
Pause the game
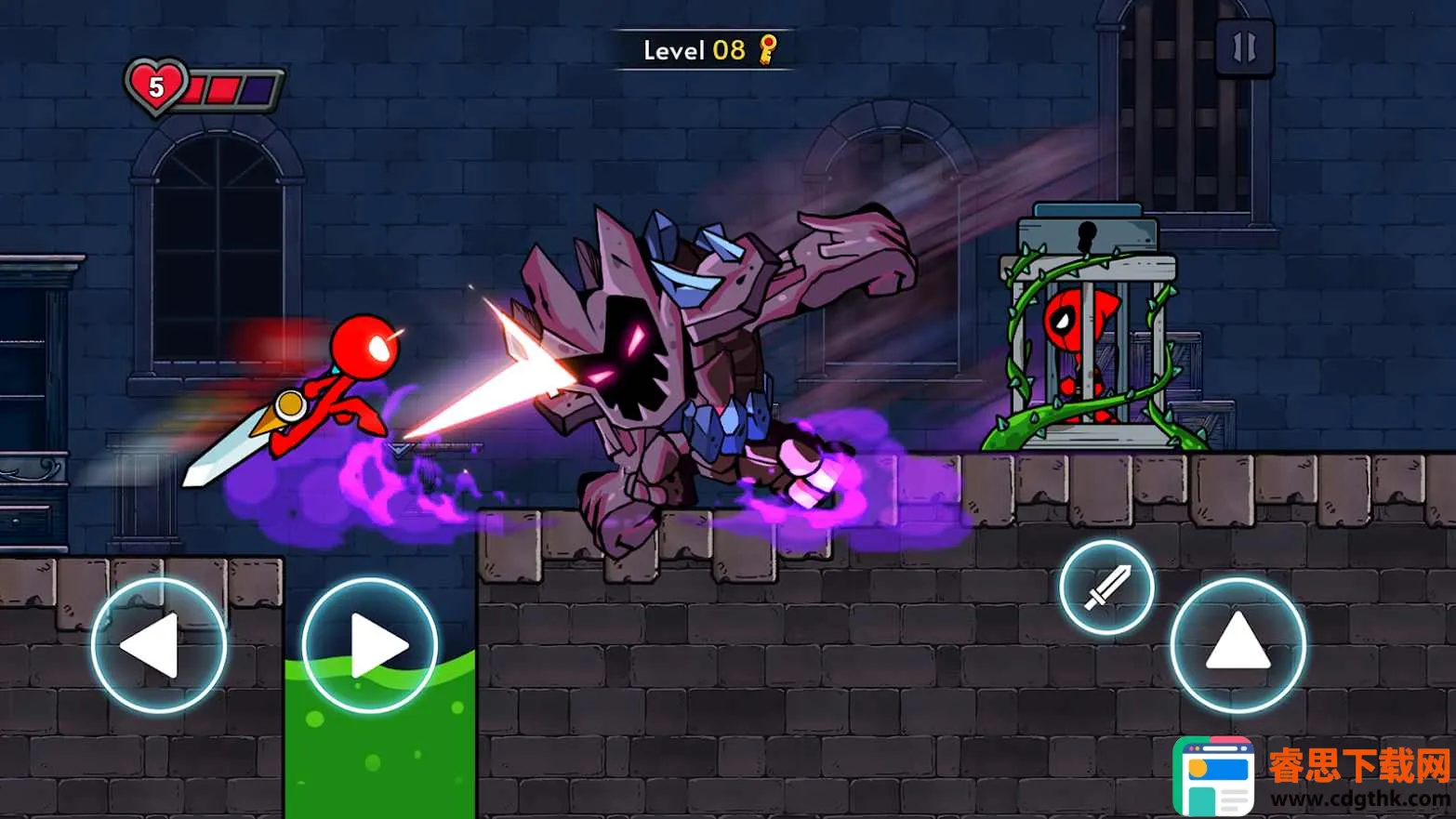pyautogui.click(x=1244, y=47)
